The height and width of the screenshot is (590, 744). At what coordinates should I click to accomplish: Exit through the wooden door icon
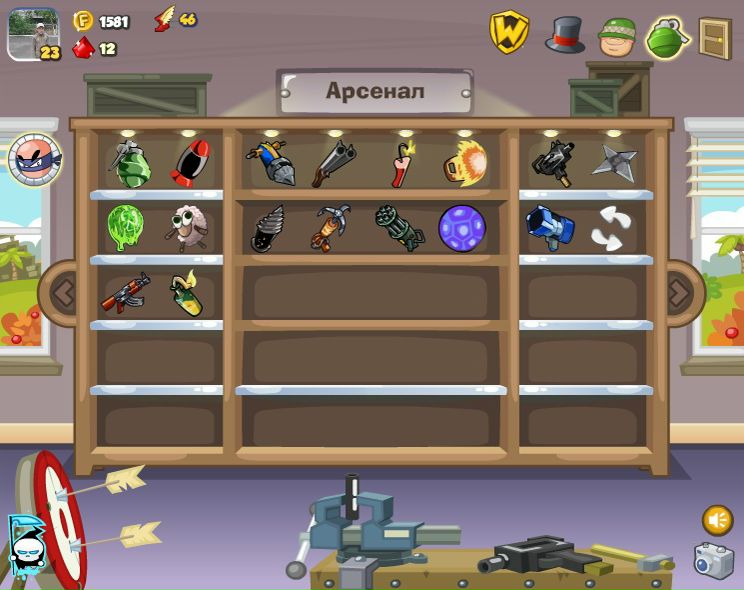(x=714, y=38)
